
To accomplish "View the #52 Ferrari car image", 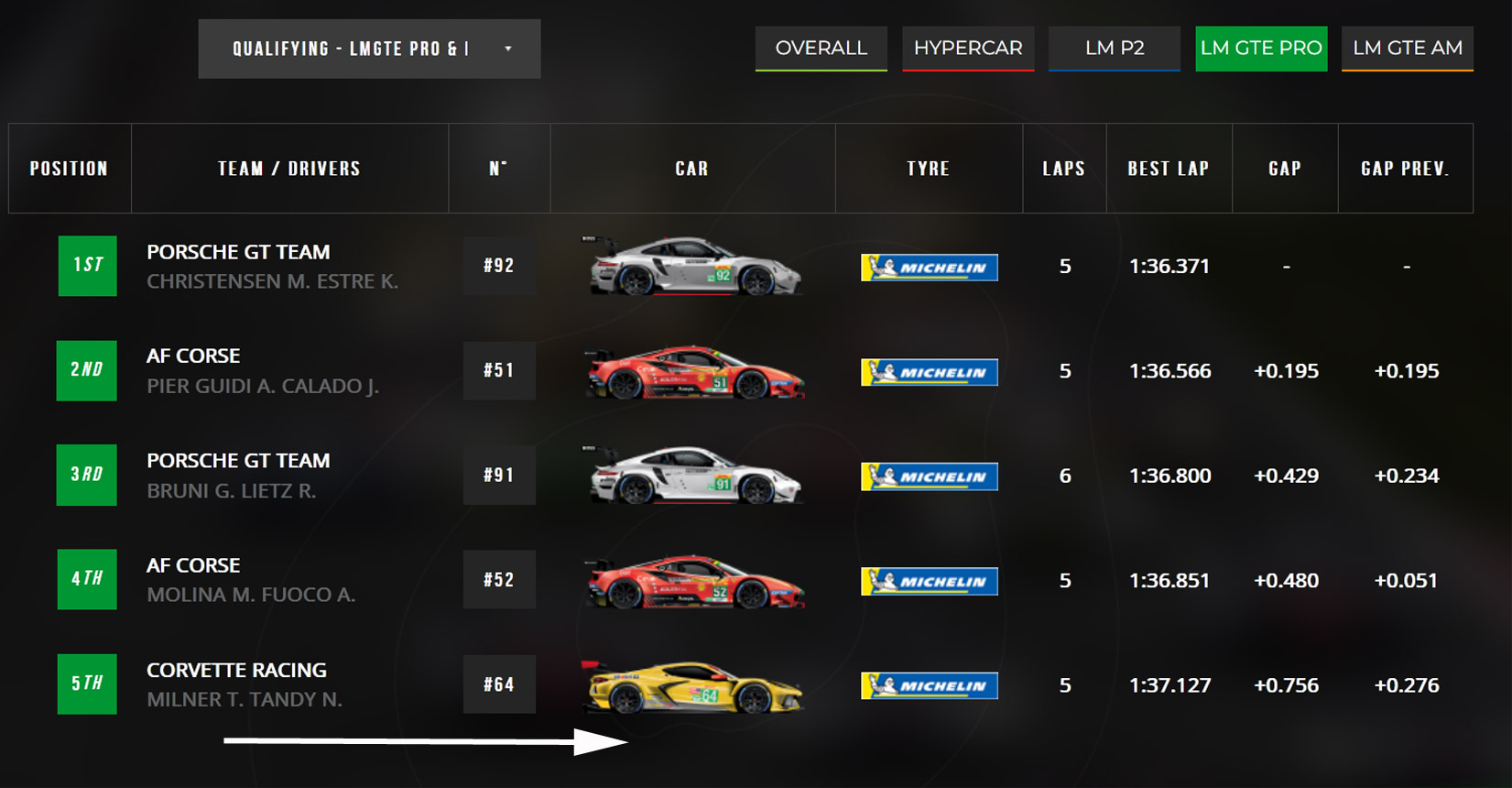I will 695,581.
